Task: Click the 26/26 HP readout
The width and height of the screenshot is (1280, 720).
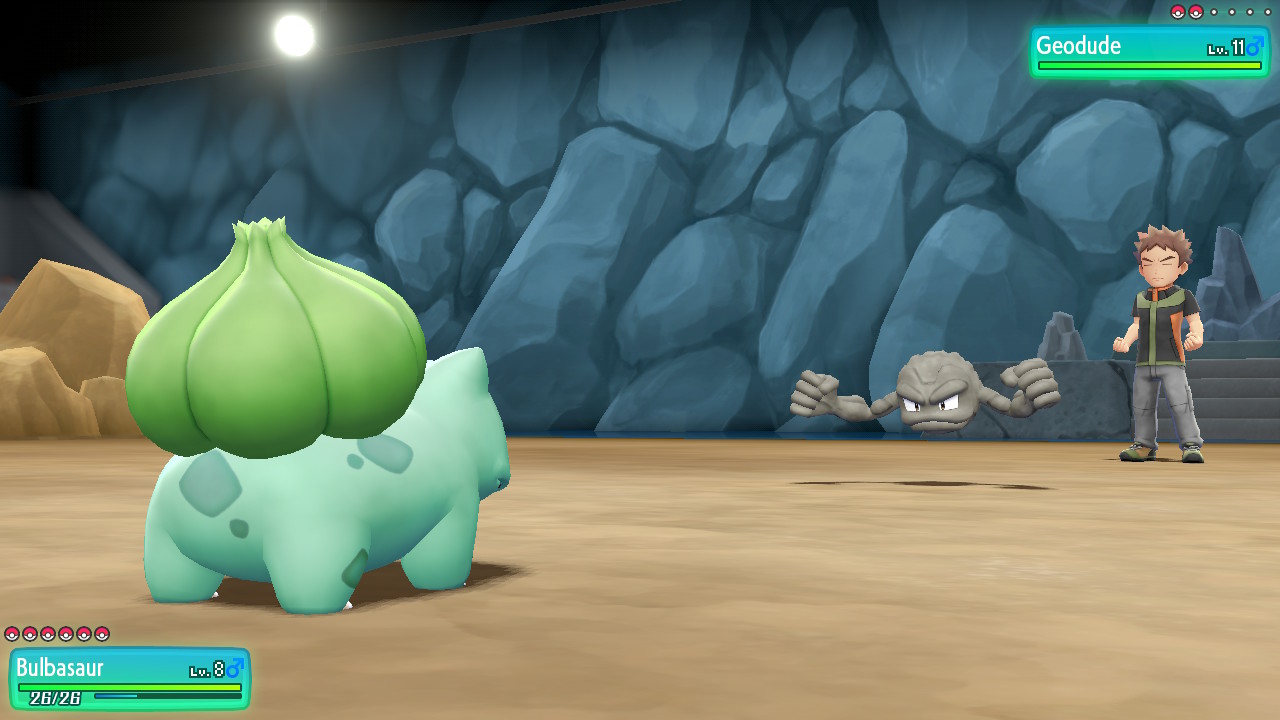Action: [55, 698]
